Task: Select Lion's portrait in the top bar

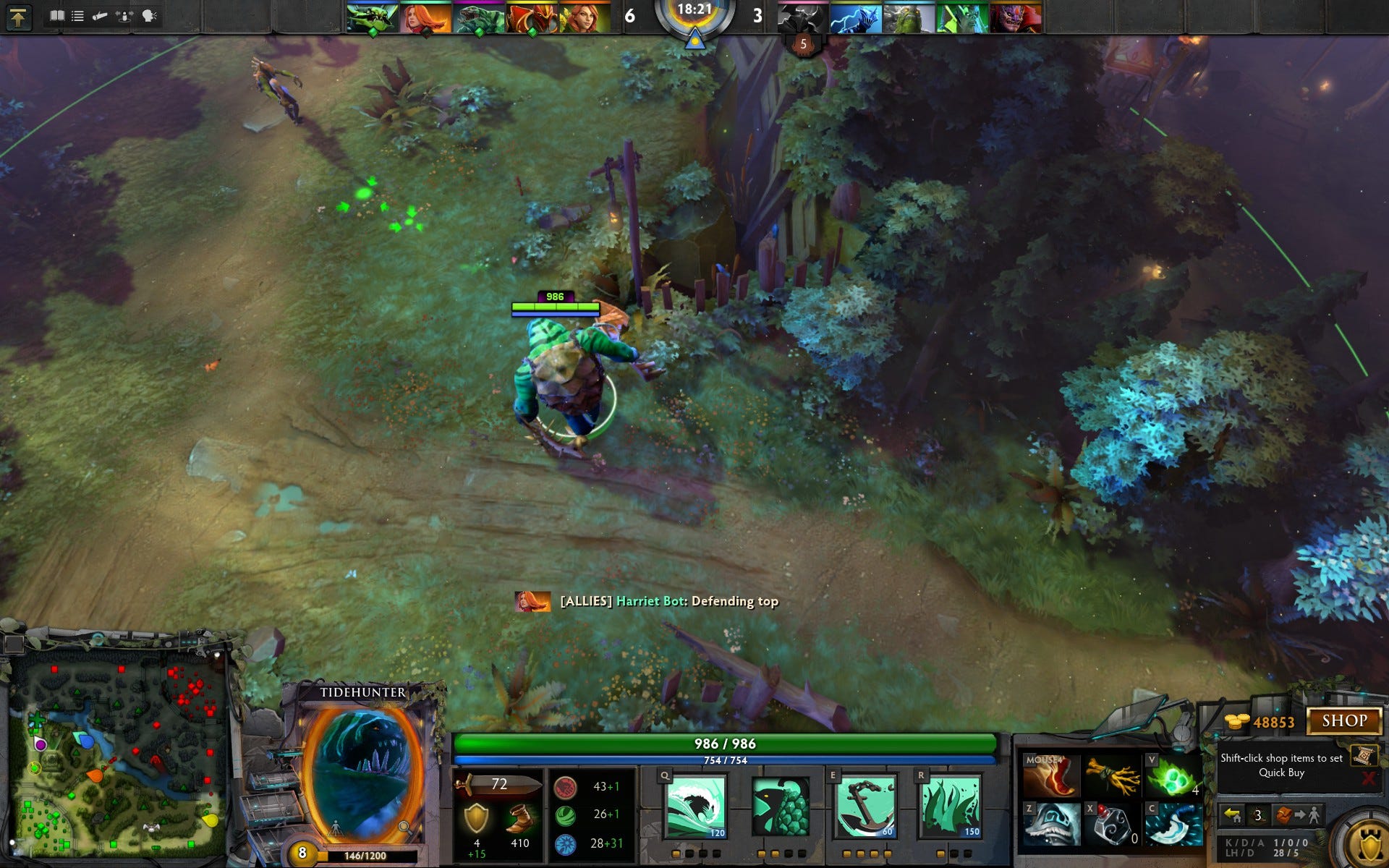Action: (1016, 18)
